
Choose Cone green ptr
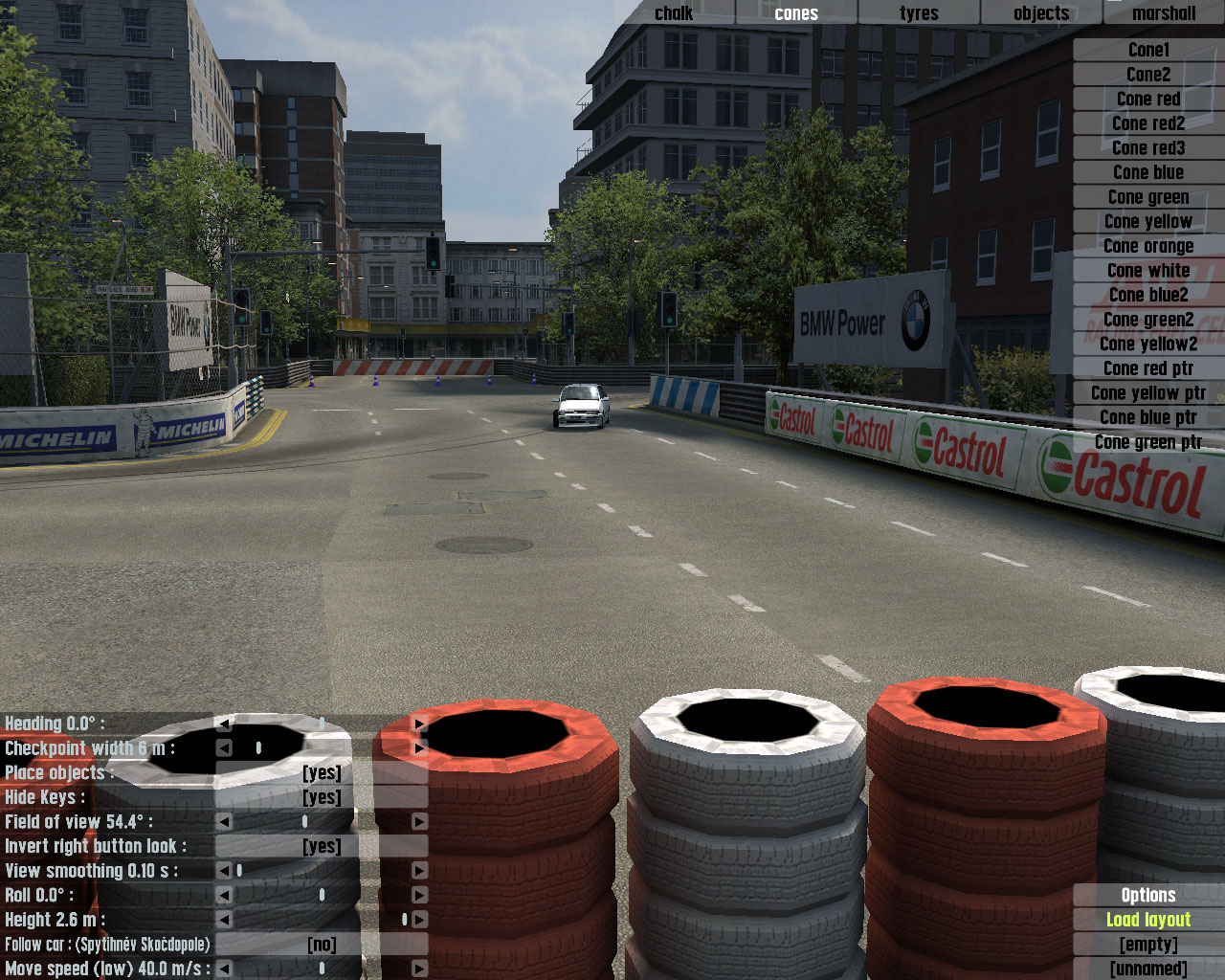(x=1148, y=442)
